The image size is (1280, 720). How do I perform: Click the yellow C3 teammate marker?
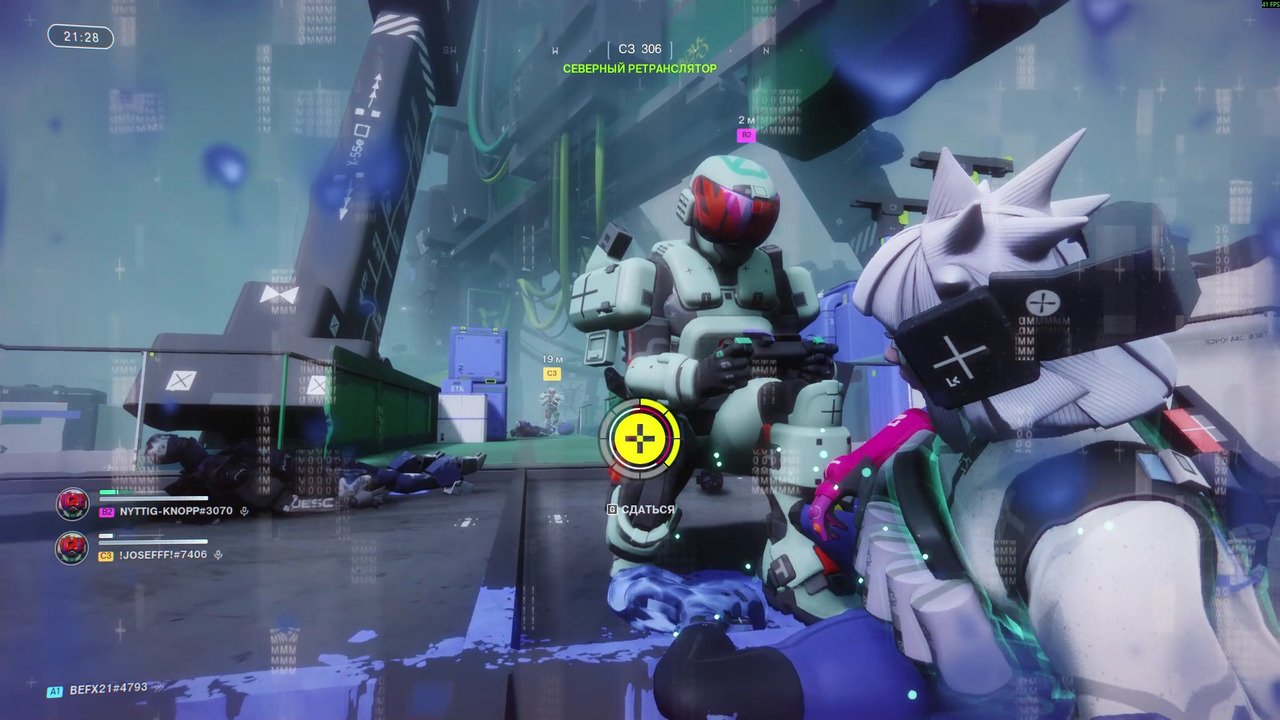[551, 373]
